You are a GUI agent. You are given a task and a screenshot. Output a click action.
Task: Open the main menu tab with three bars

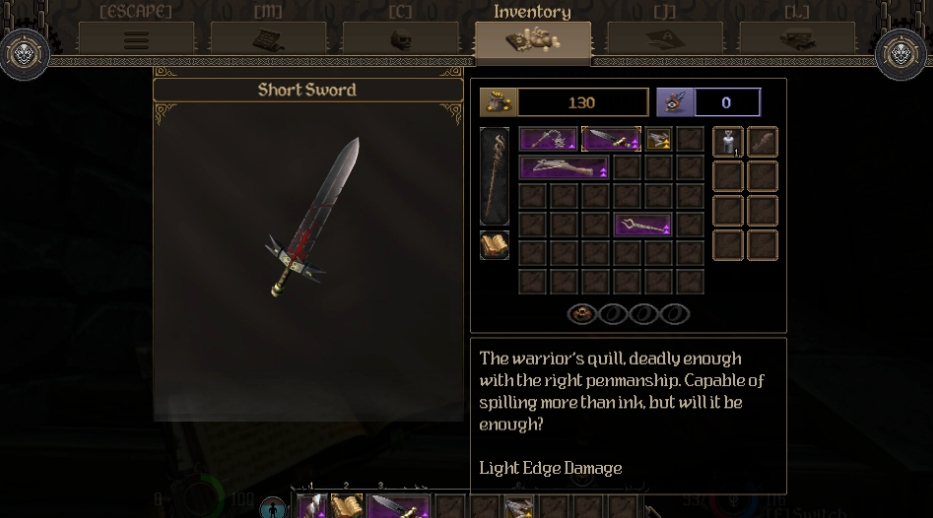click(x=136, y=40)
